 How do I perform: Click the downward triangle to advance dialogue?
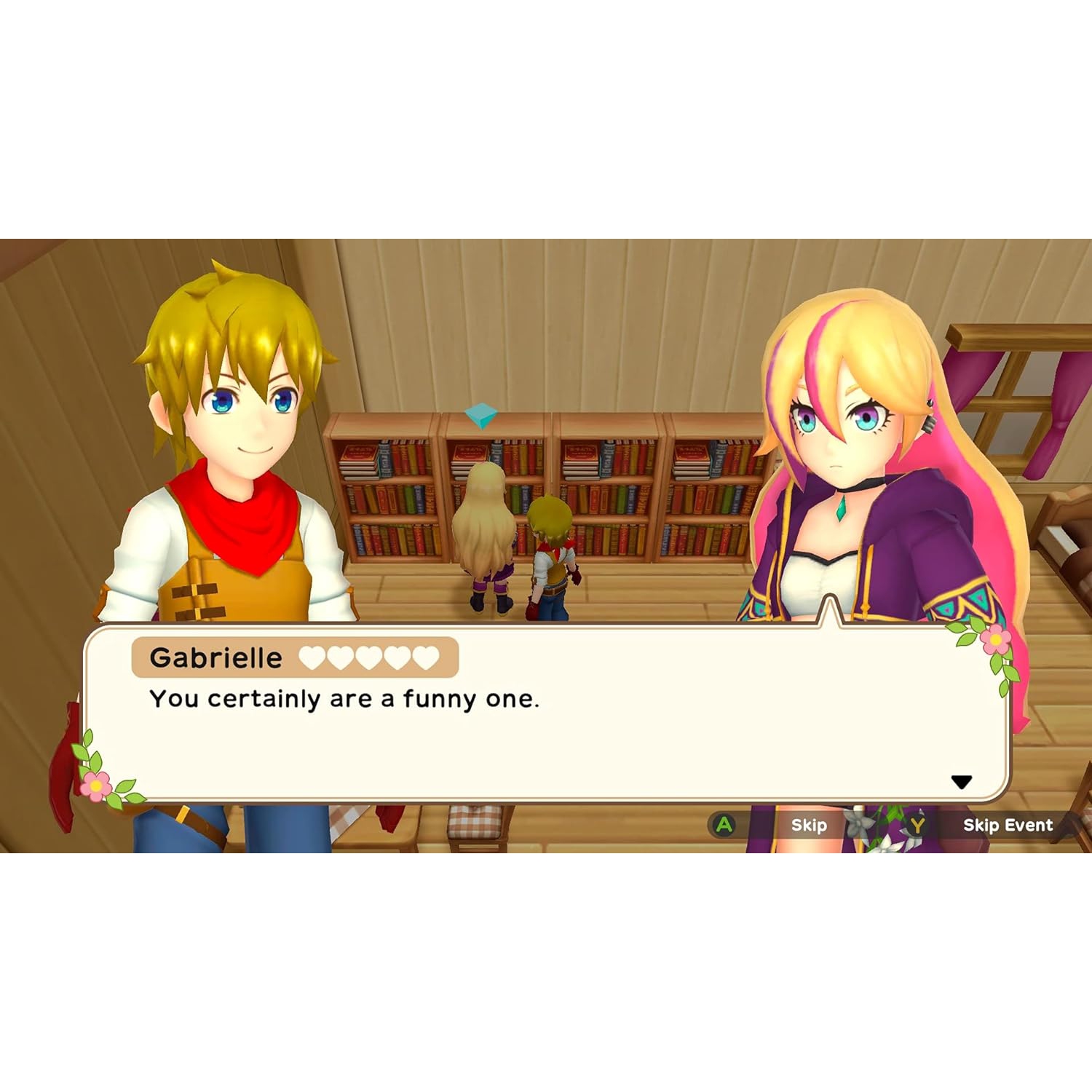tap(962, 781)
